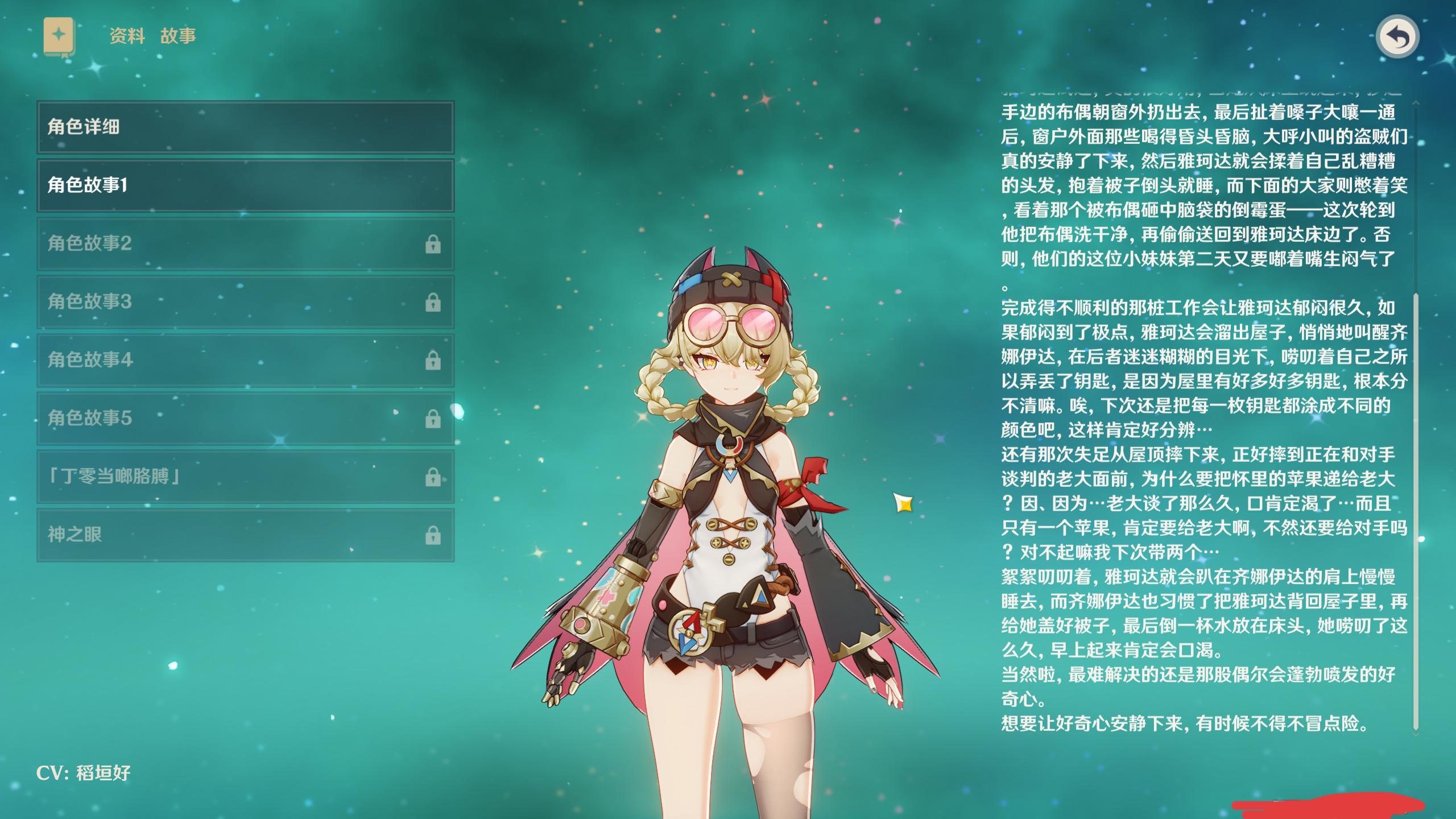Open the locked 角色故事3 entry

245,301
